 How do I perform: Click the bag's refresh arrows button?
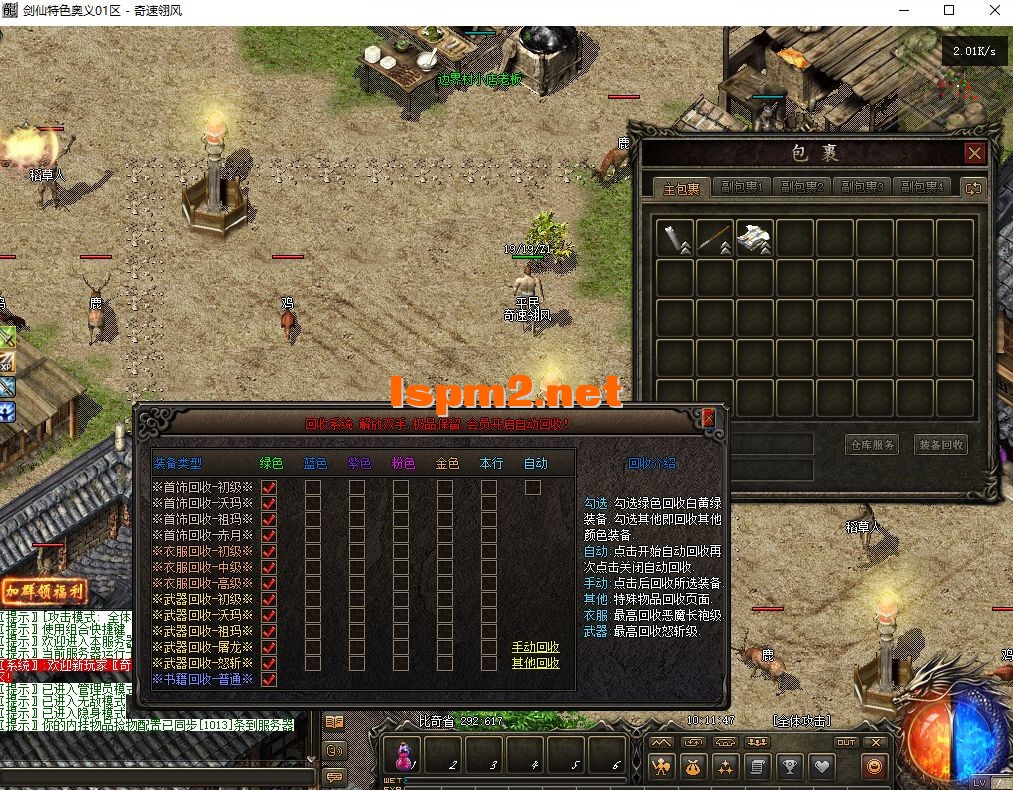point(972,187)
